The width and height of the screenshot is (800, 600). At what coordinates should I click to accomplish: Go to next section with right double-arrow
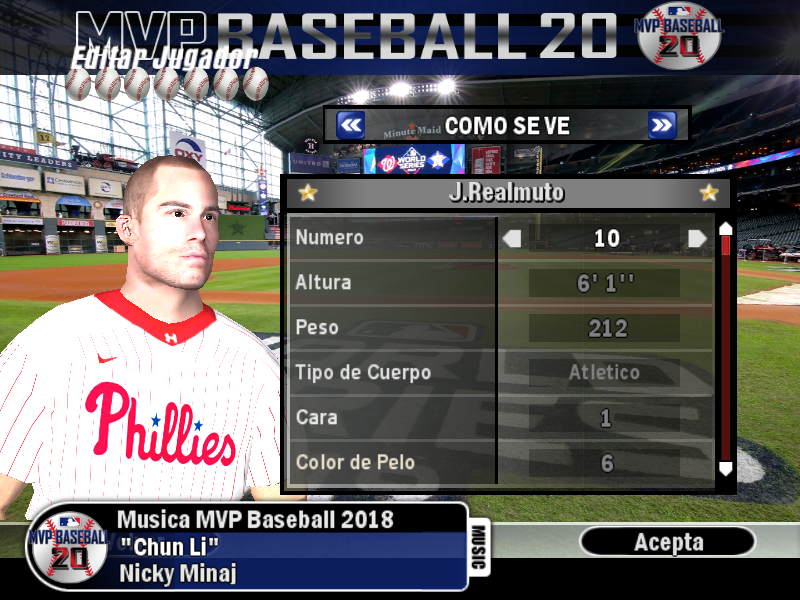662,125
